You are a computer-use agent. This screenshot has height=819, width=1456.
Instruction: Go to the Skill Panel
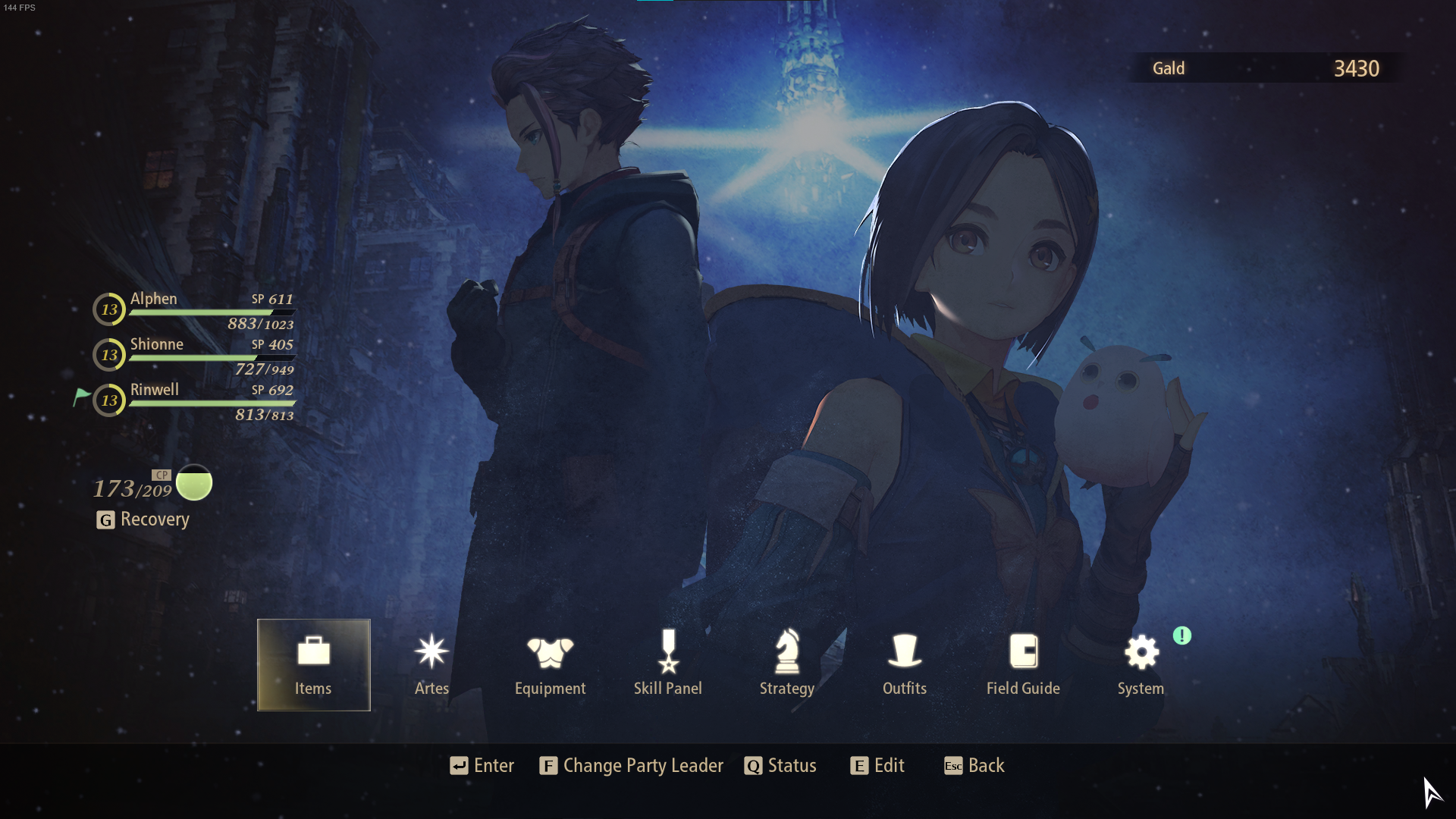pyautogui.click(x=668, y=664)
